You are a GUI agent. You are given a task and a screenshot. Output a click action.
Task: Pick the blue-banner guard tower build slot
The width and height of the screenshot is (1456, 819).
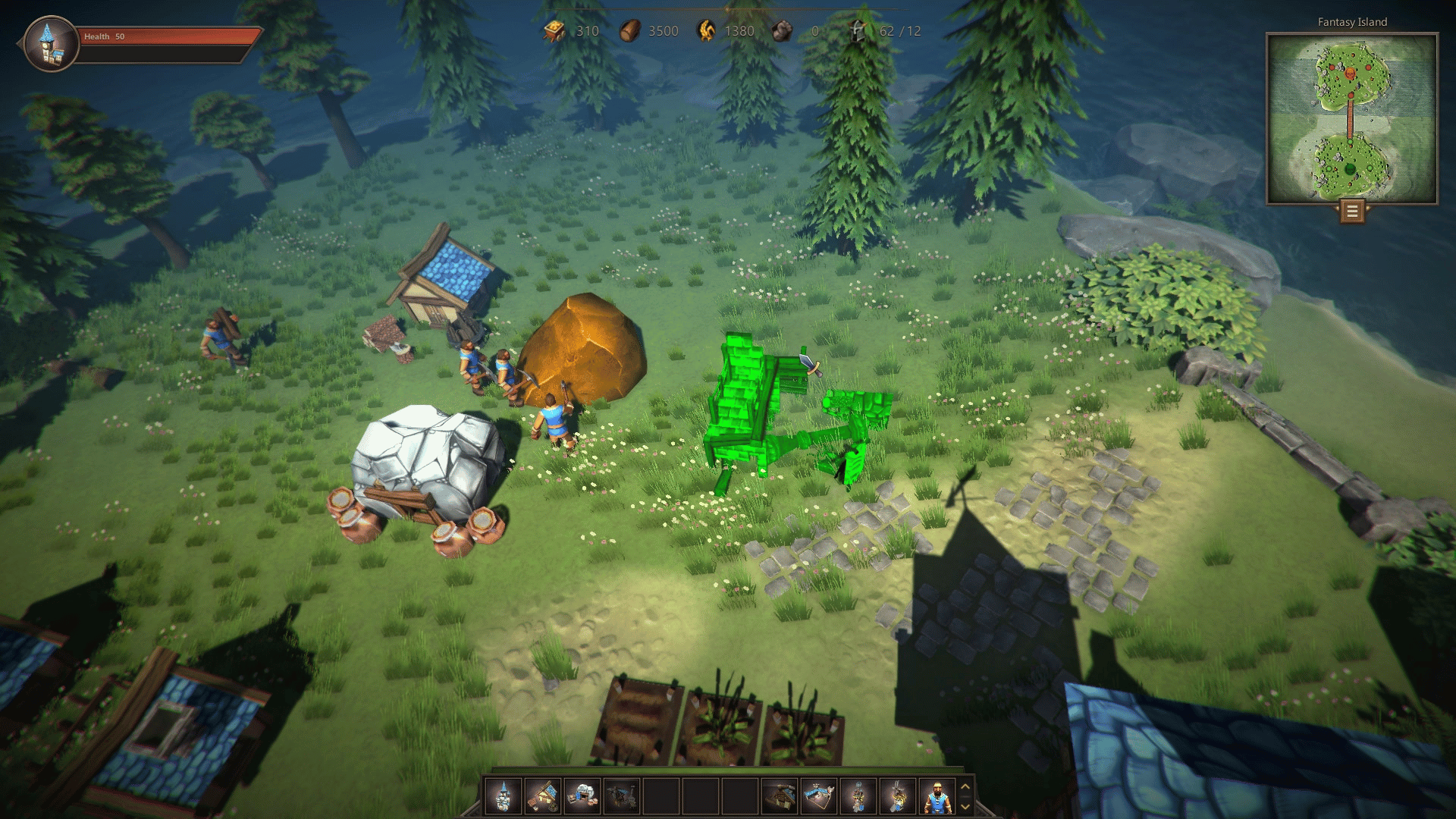858,797
